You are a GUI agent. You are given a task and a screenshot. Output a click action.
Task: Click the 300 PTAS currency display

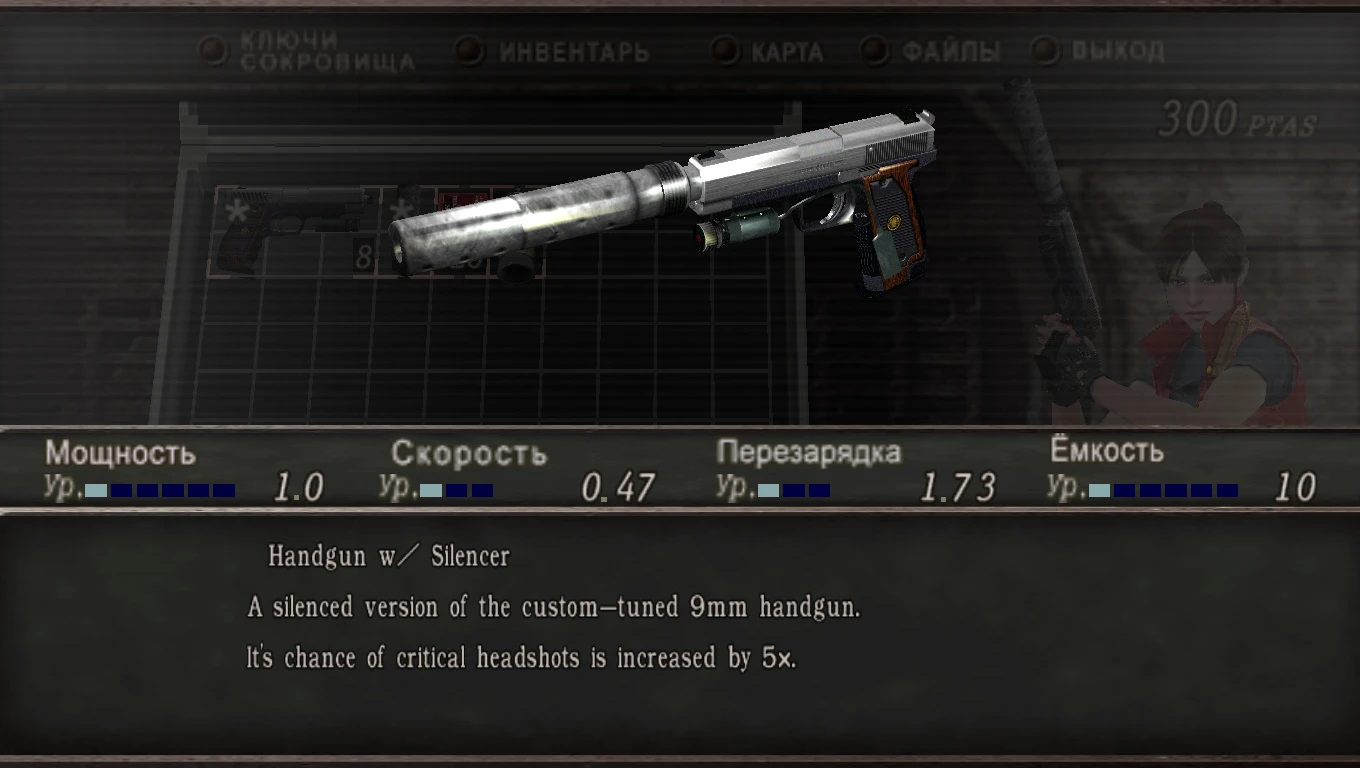1234,117
